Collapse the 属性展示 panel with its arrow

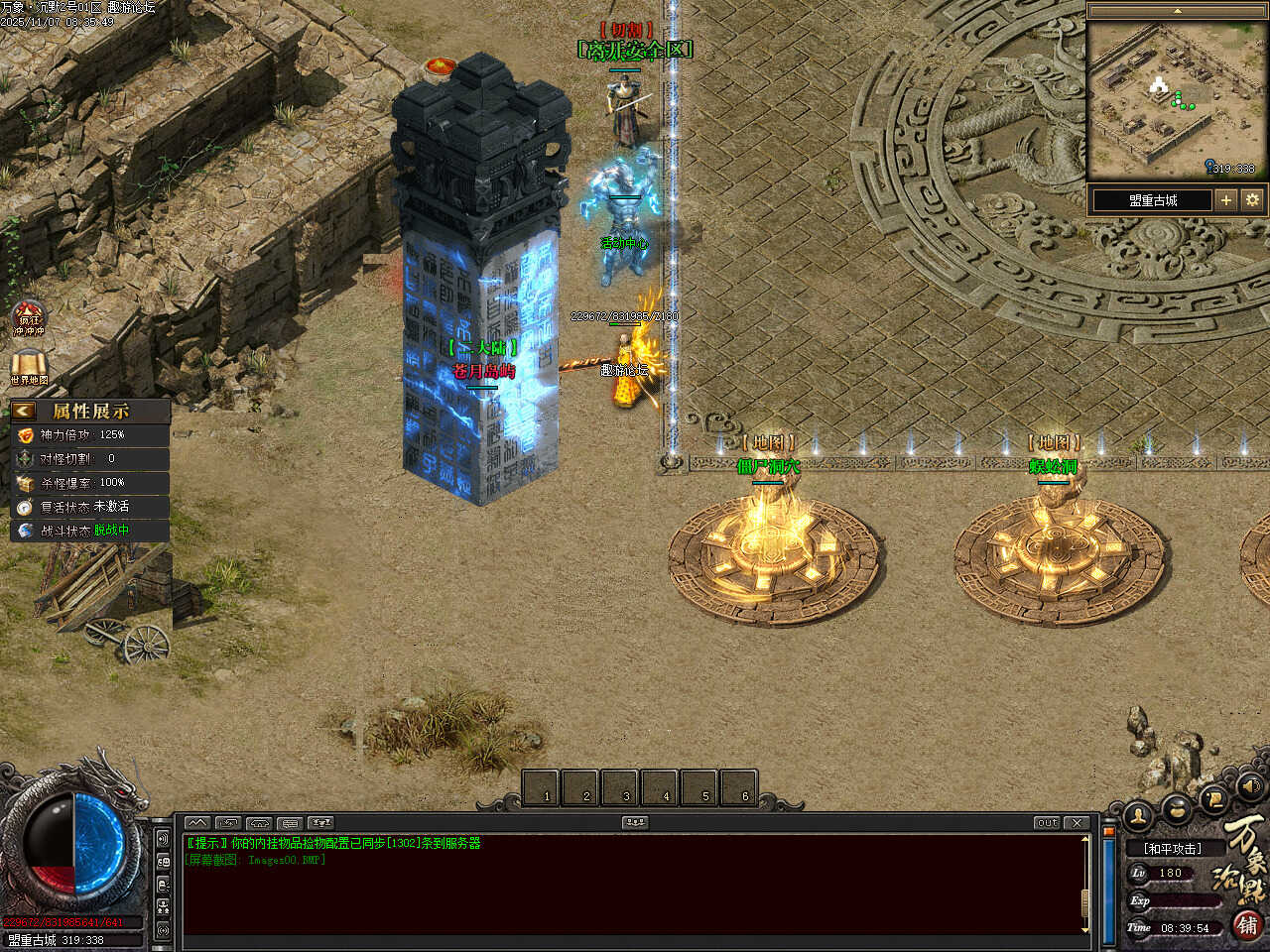pyautogui.click(x=24, y=411)
